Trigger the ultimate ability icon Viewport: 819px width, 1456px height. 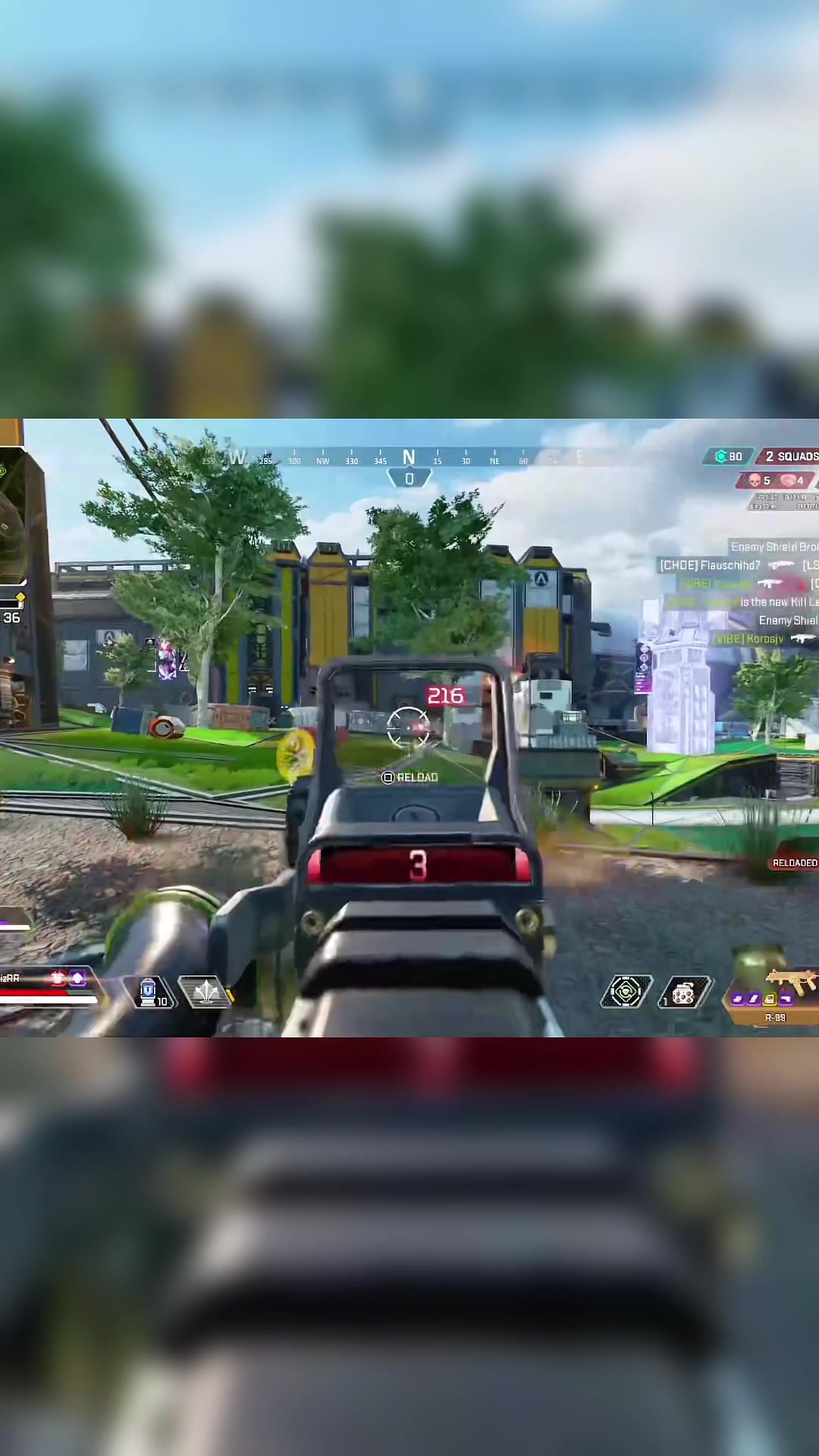coord(626,992)
